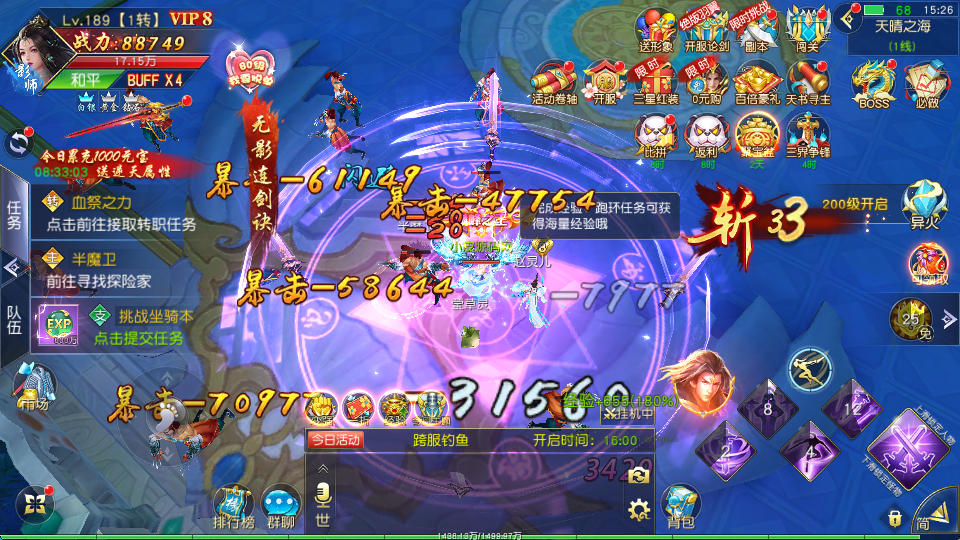Open the 排行榜 ranking board
The width and height of the screenshot is (960, 540).
(234, 506)
